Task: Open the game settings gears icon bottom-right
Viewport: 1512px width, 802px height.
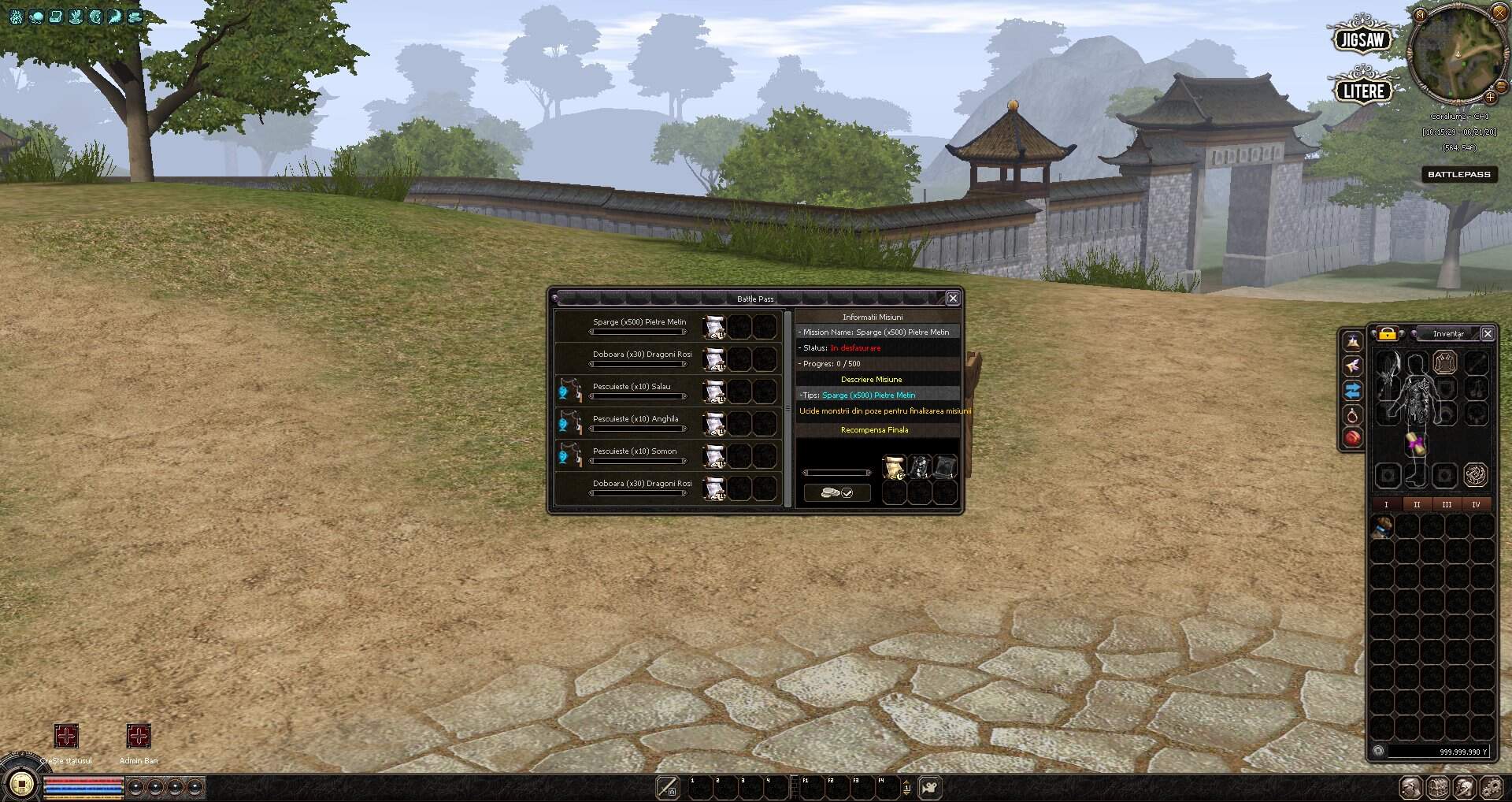Action: pos(1494,786)
